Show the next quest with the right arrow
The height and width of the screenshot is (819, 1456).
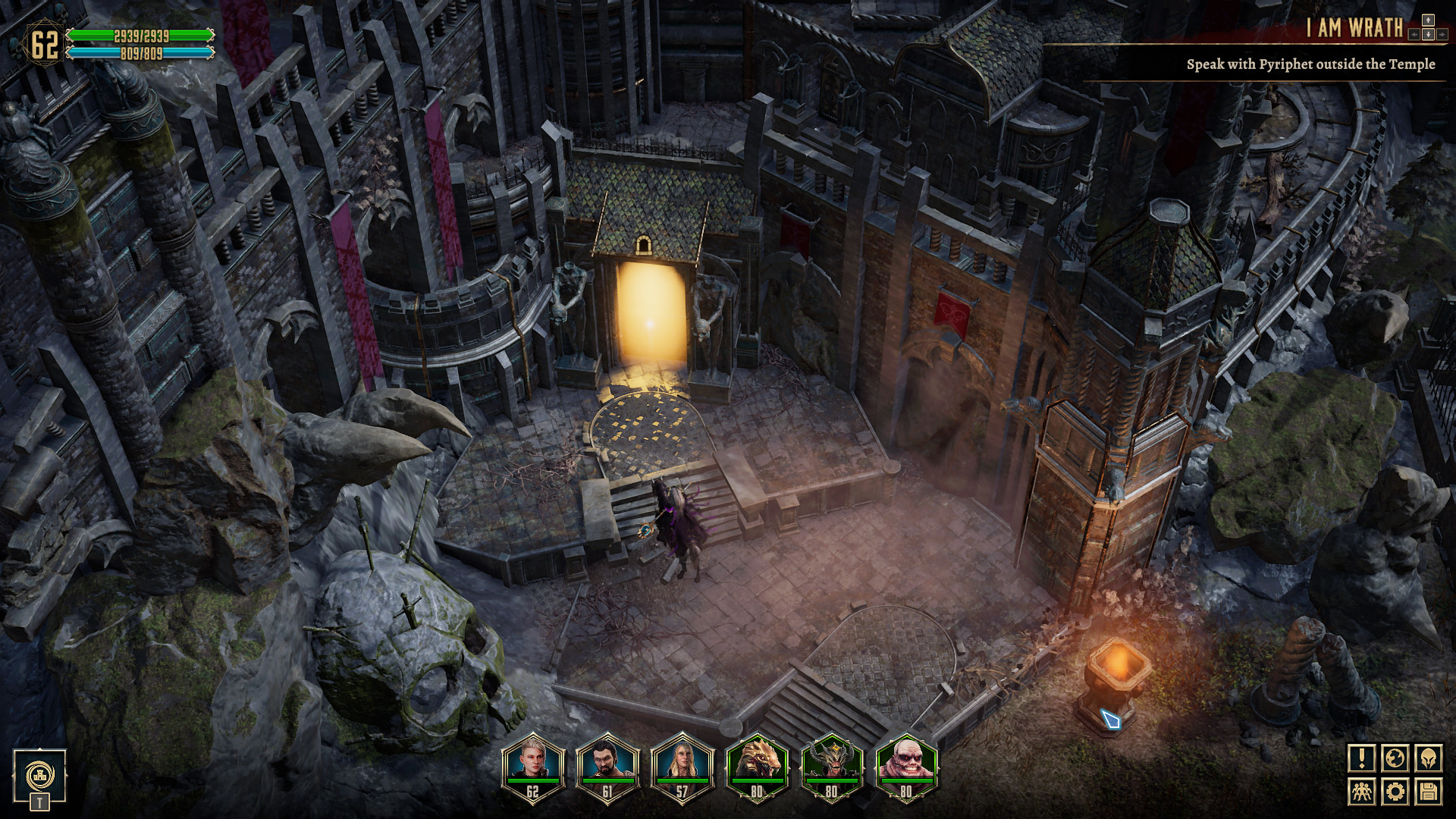pyautogui.click(x=1443, y=35)
